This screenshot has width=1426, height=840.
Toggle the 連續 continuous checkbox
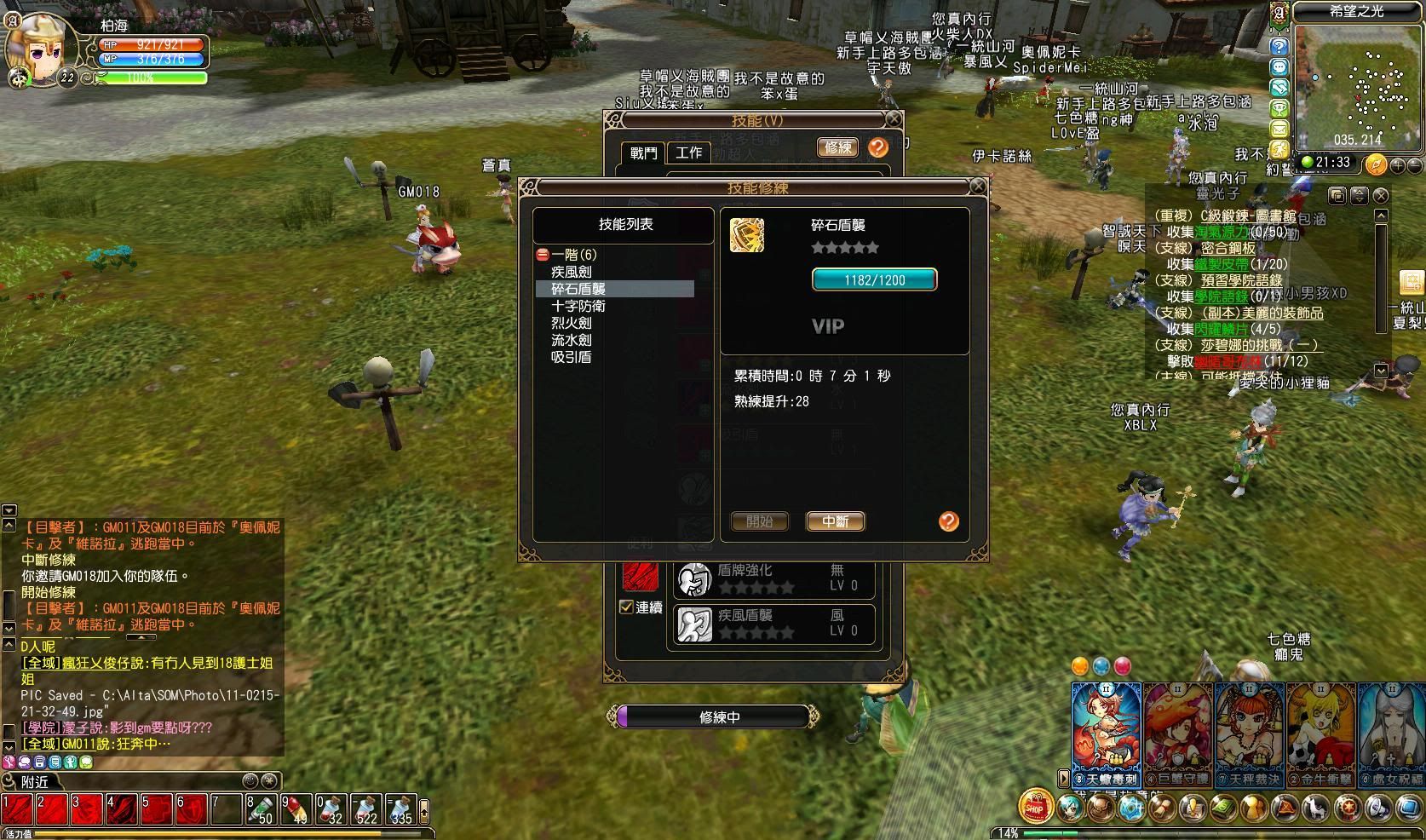(626, 607)
